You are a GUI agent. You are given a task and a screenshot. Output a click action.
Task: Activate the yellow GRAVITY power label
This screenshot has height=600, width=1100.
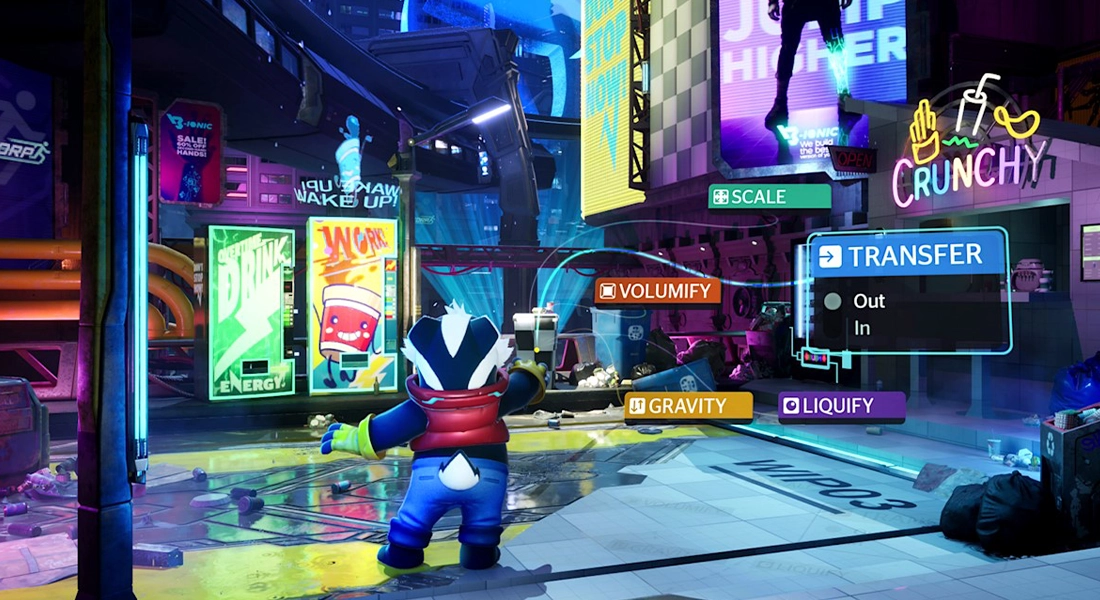[x=688, y=407]
